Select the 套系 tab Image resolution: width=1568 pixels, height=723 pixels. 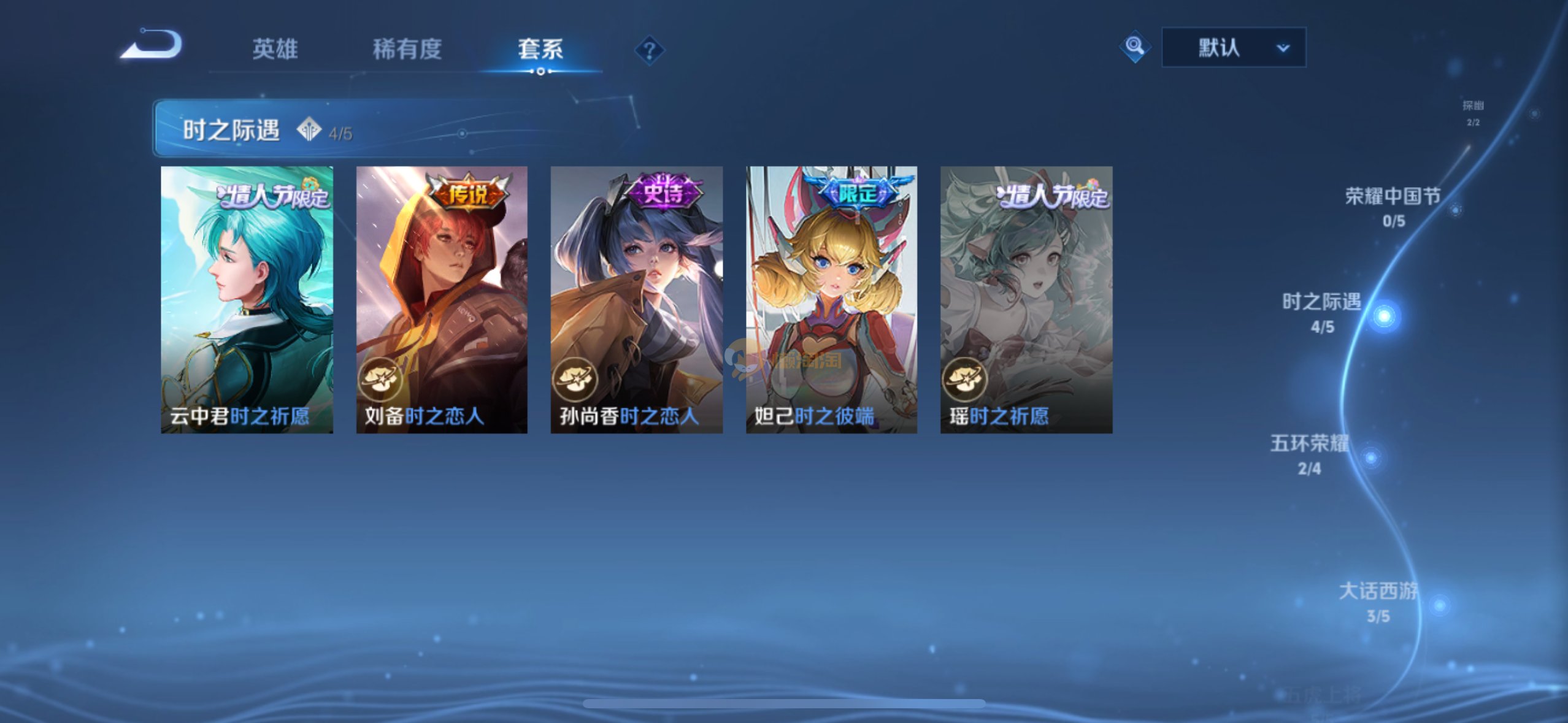coord(540,49)
